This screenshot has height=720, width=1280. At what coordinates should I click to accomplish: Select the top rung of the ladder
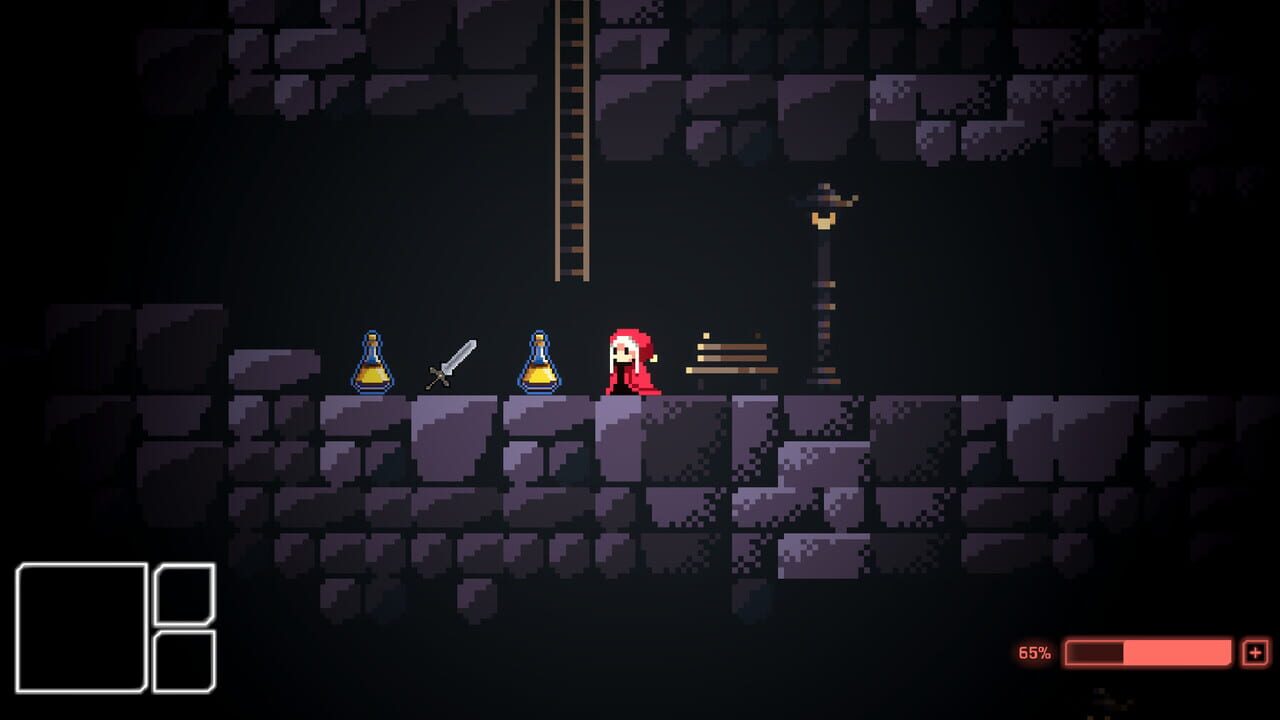click(570, 20)
